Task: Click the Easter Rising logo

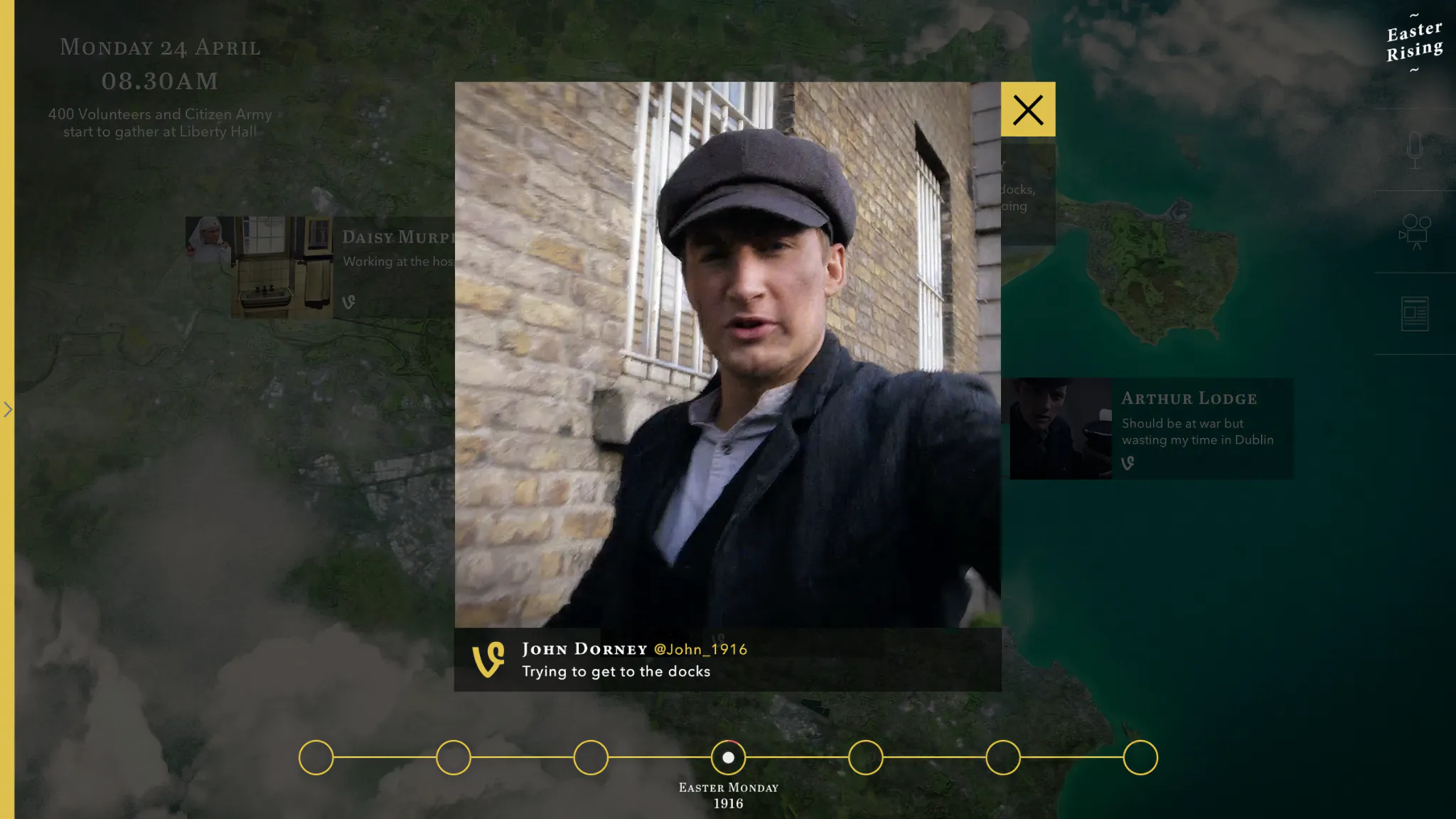Action: coord(1414,42)
